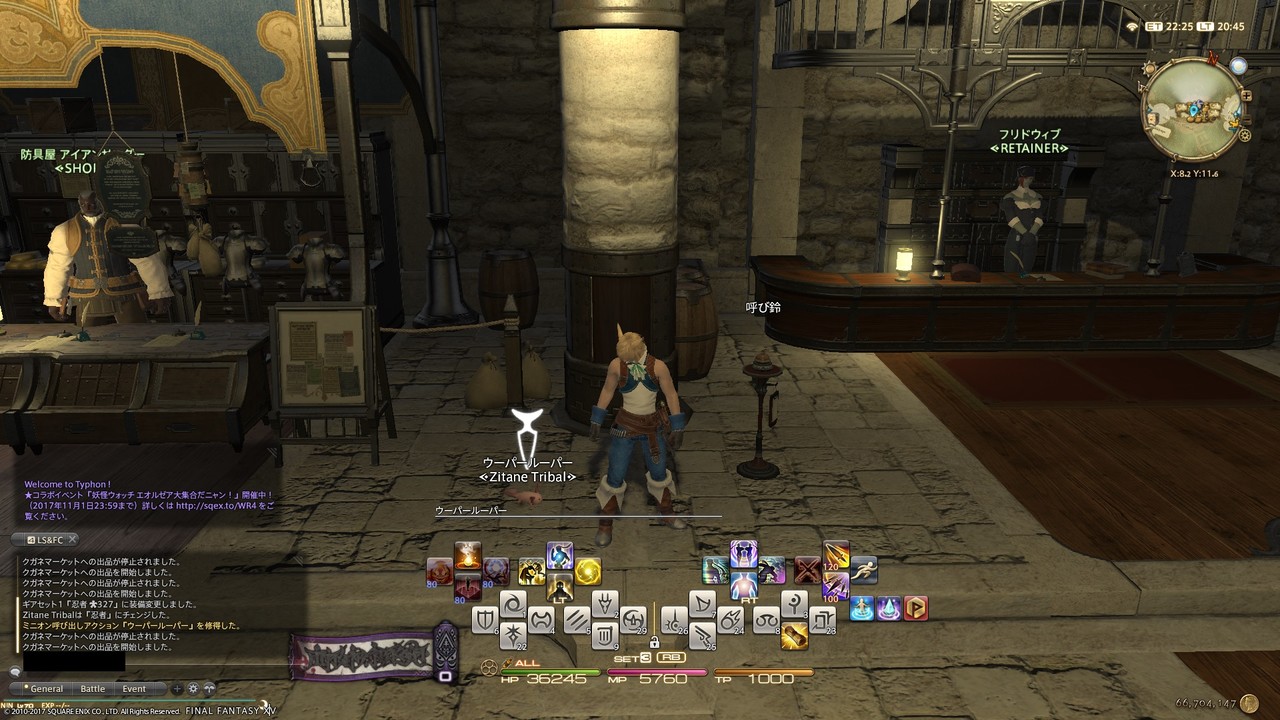Open the Event chat tab
The image size is (1280, 720).
pos(134,689)
